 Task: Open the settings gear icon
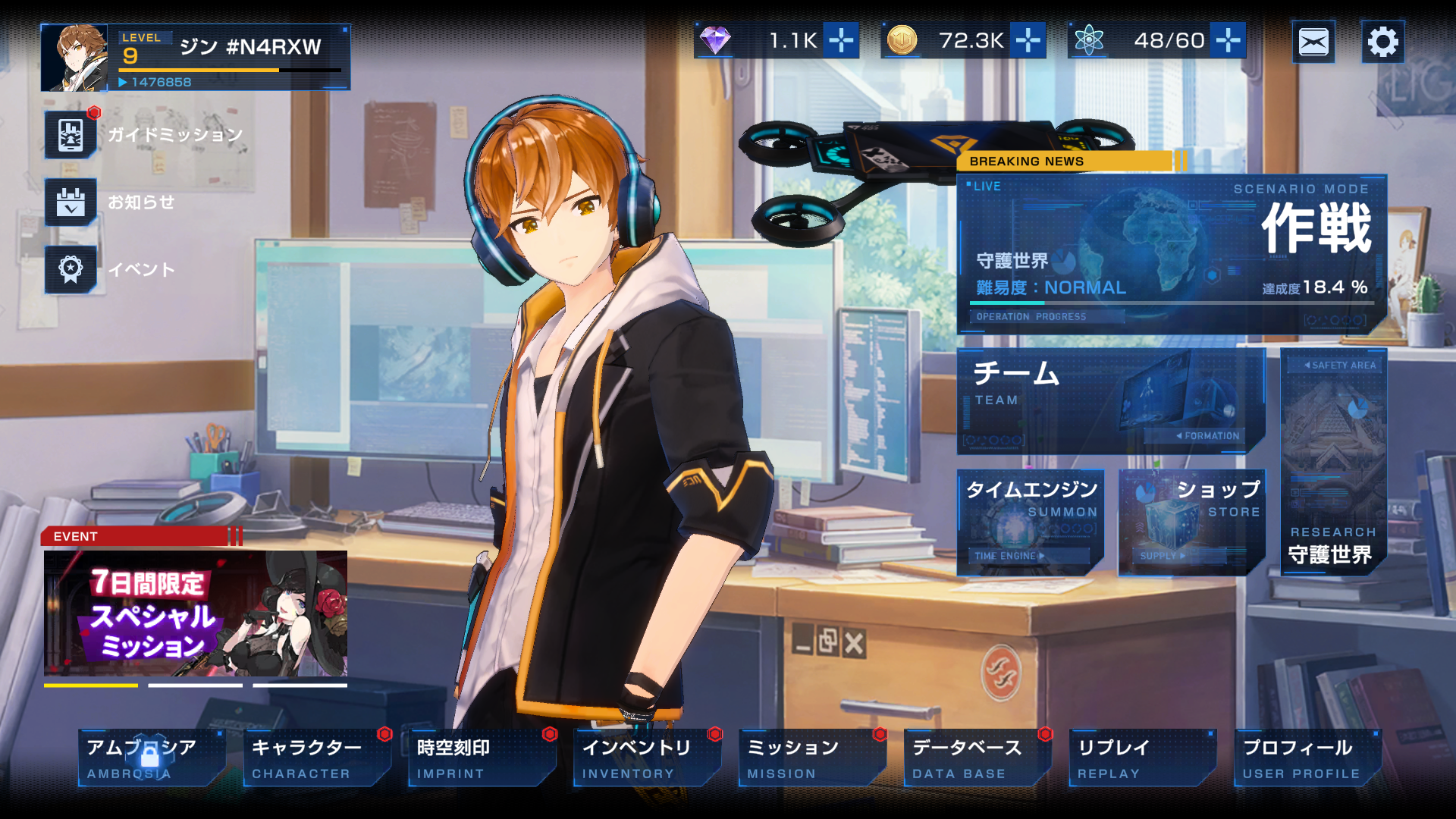(1382, 42)
